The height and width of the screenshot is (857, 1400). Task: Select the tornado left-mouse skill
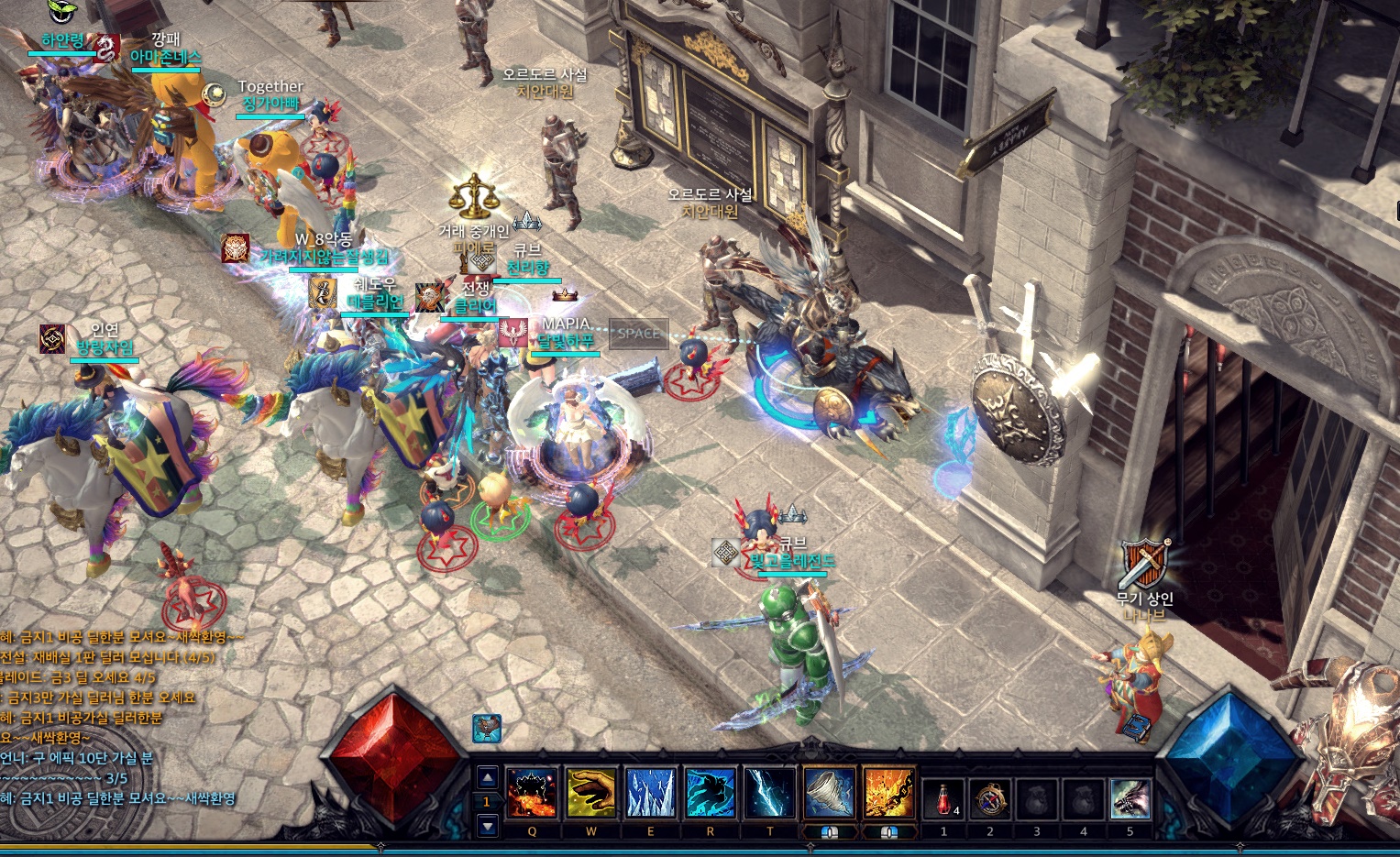(830, 793)
